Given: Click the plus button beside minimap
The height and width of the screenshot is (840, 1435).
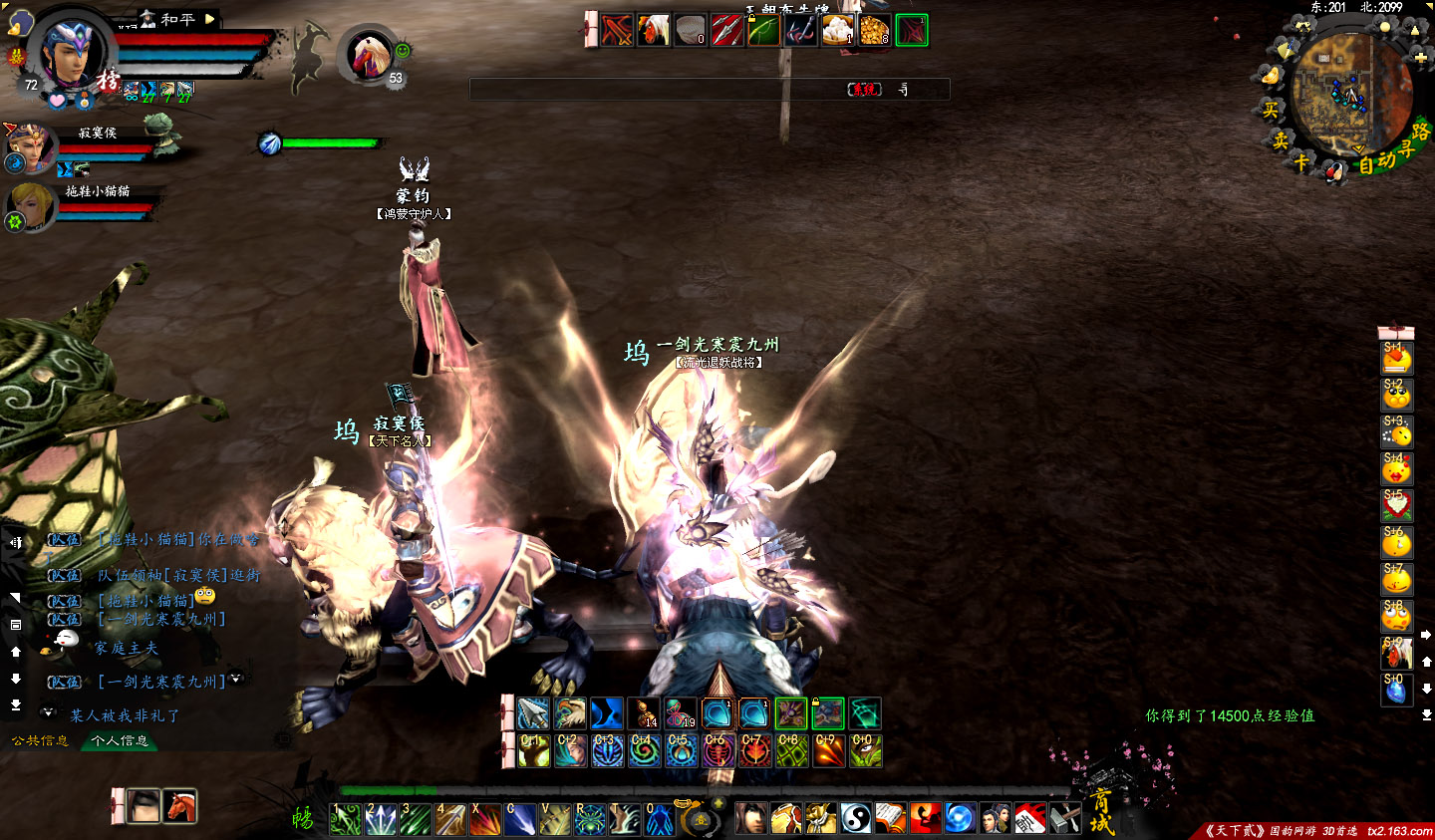Looking at the screenshot, I should (1420, 59).
